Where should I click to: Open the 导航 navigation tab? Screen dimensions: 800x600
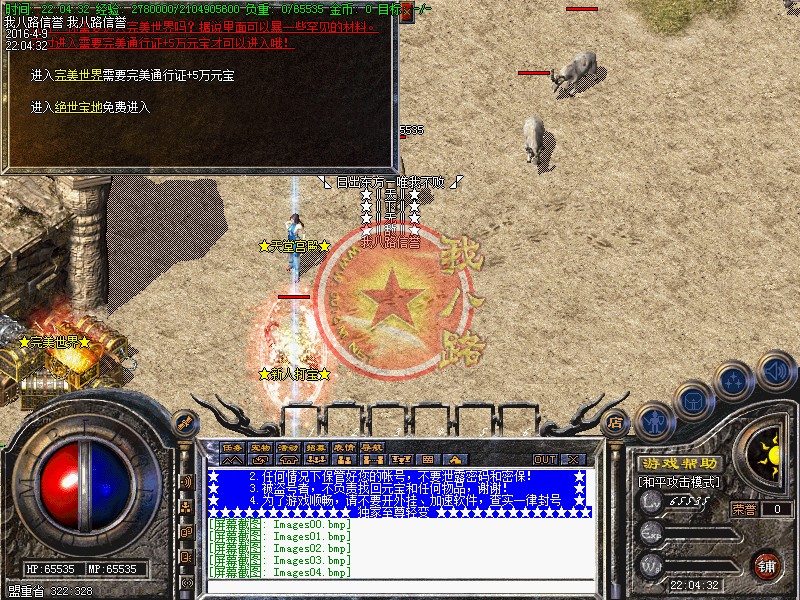[372, 447]
